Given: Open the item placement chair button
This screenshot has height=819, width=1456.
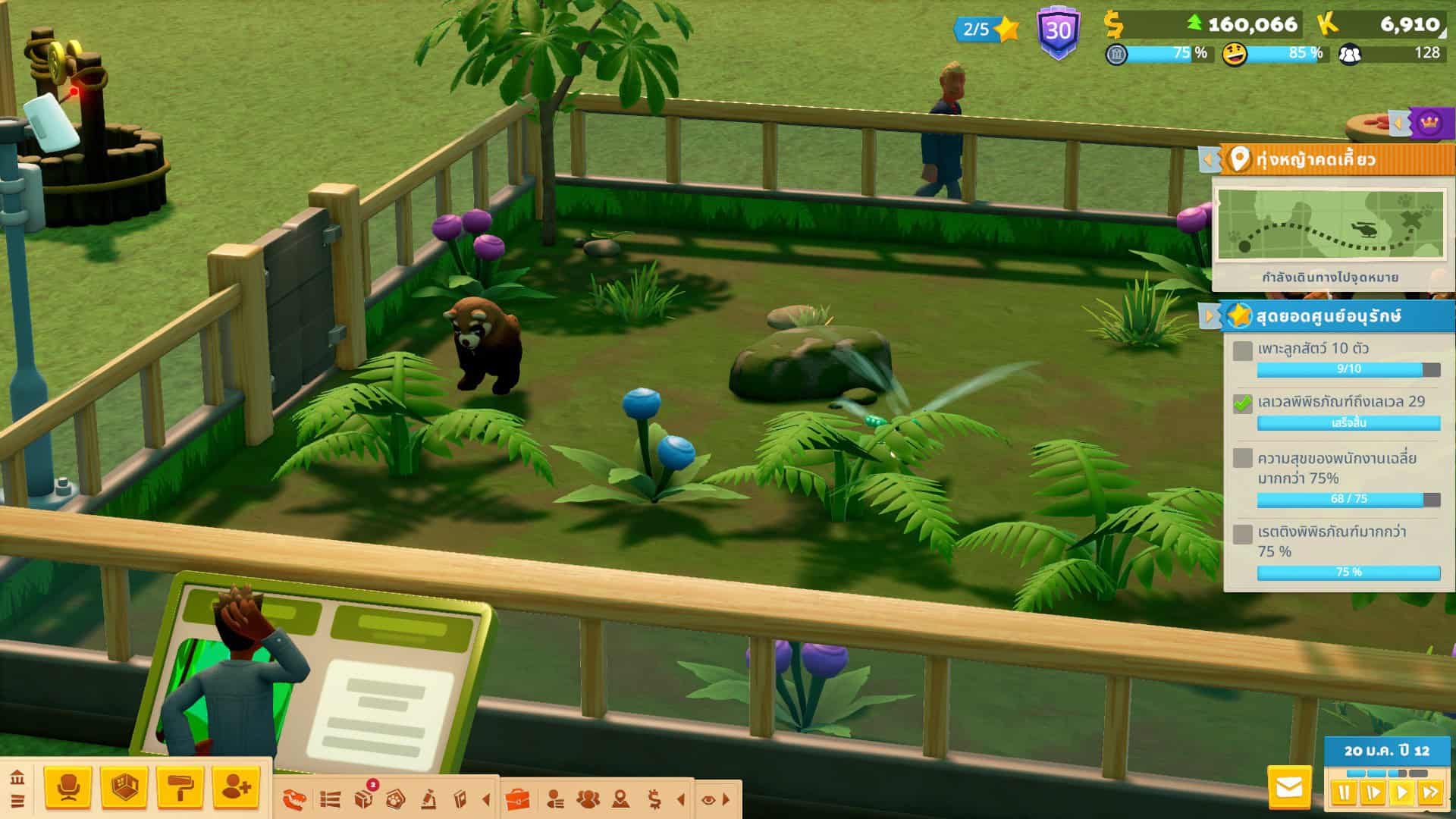Looking at the screenshot, I should pyautogui.click(x=68, y=788).
